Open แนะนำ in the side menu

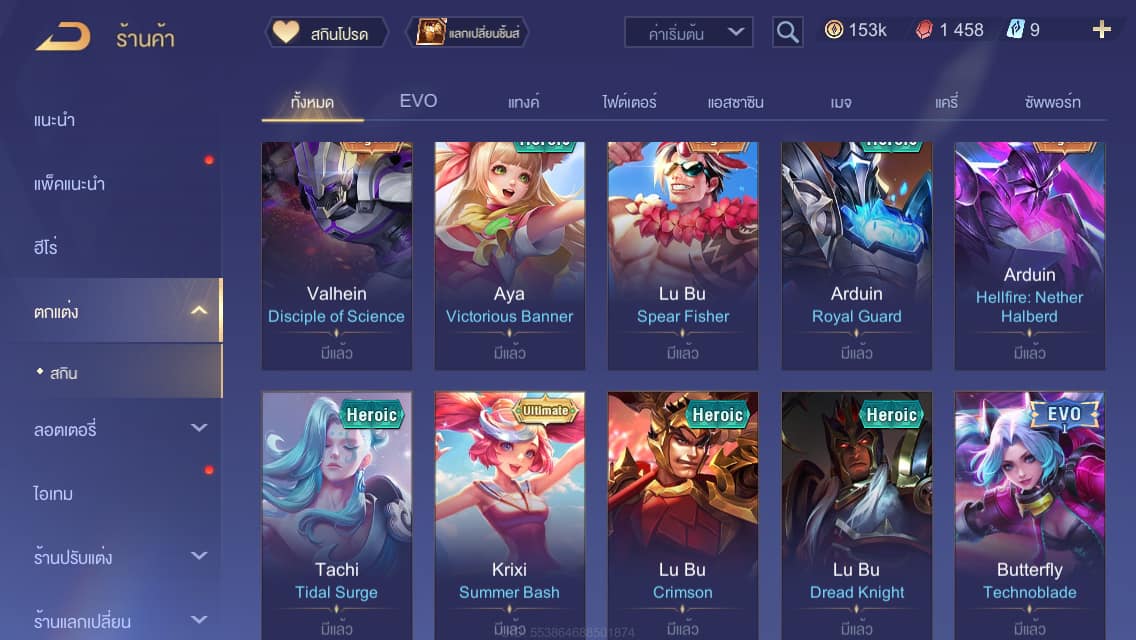tap(55, 121)
